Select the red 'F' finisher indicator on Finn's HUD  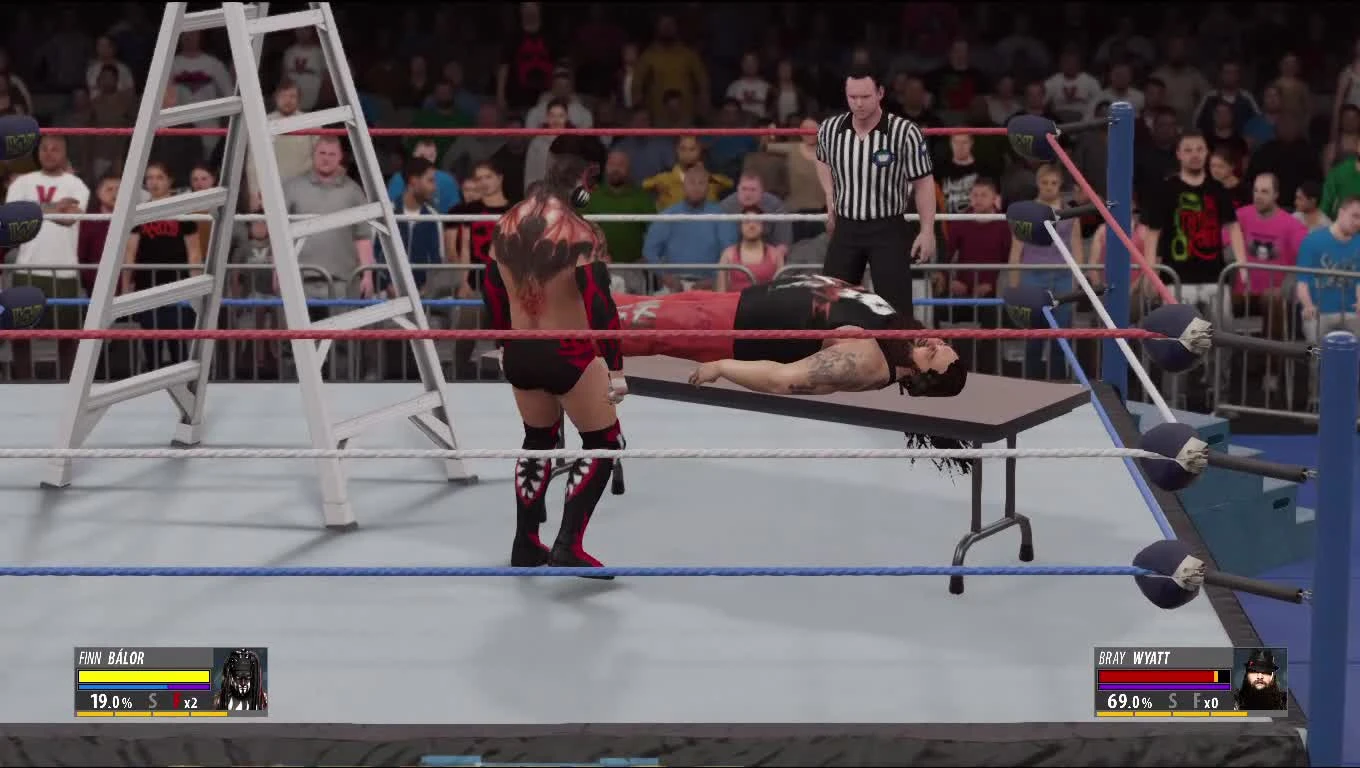(176, 701)
